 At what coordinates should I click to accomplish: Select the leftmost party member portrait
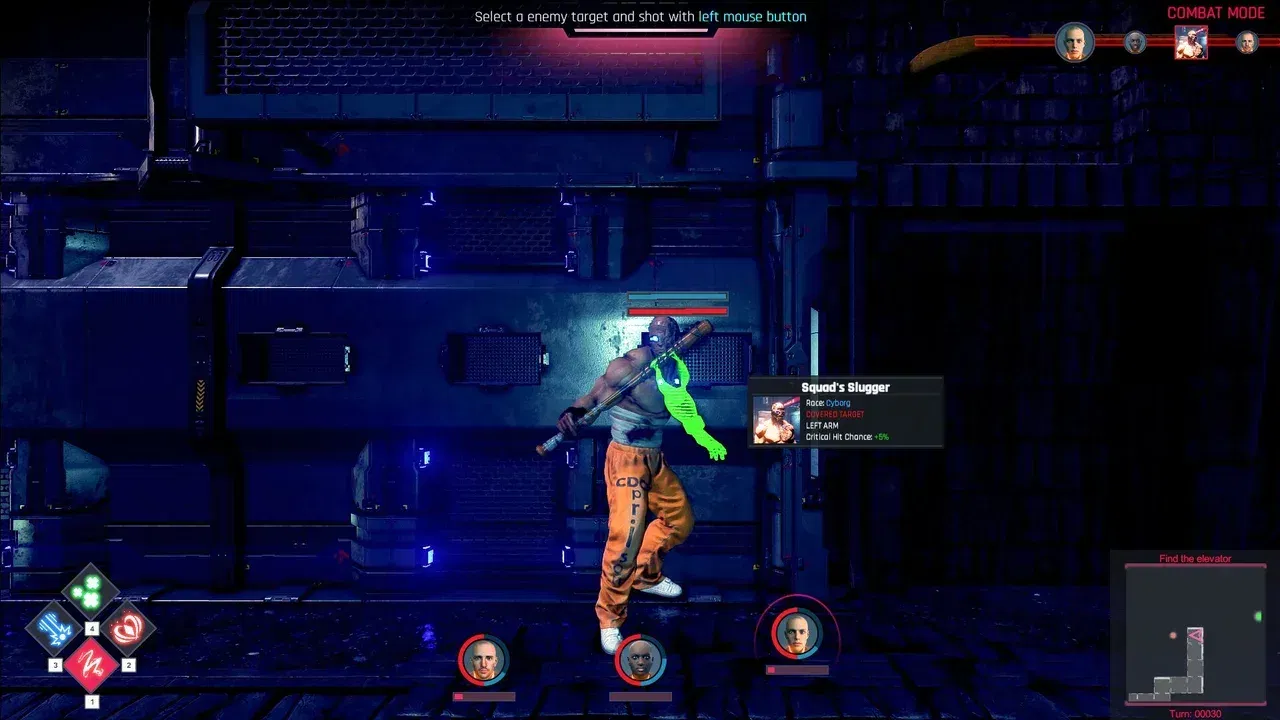482,660
